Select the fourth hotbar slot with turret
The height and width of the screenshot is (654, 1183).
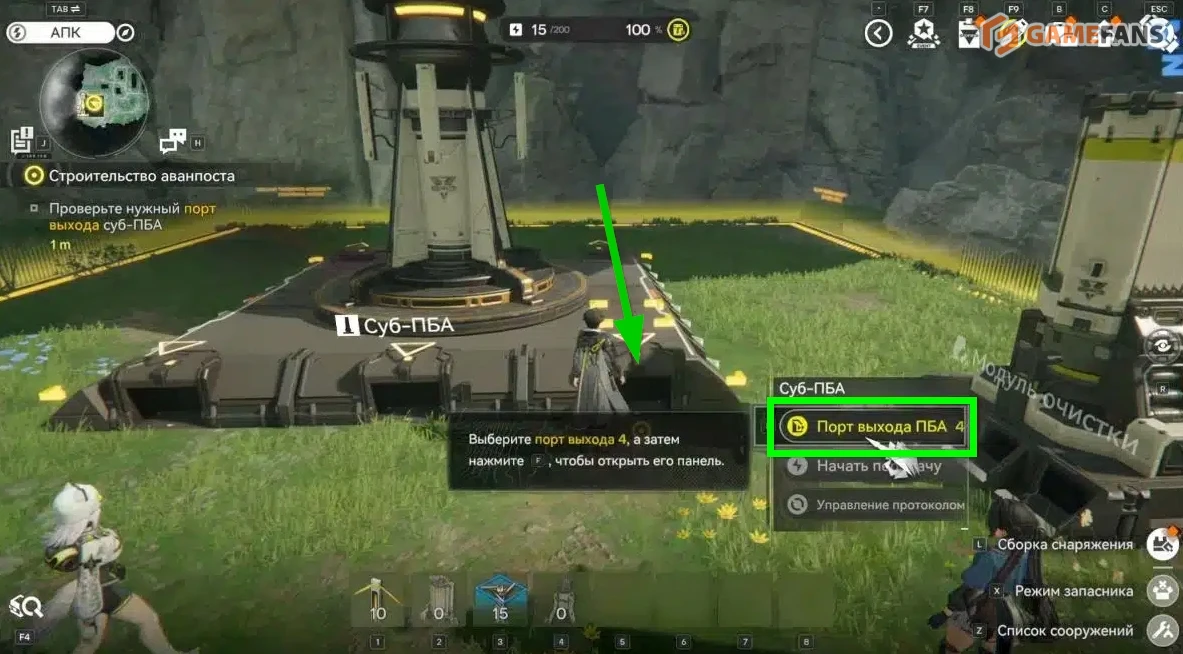point(561,600)
